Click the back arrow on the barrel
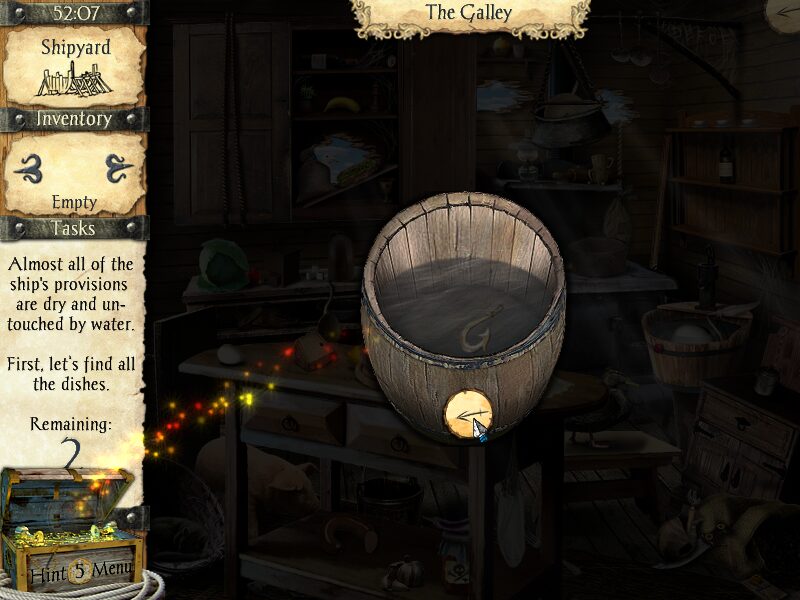This screenshot has width=800, height=600. [x=468, y=412]
